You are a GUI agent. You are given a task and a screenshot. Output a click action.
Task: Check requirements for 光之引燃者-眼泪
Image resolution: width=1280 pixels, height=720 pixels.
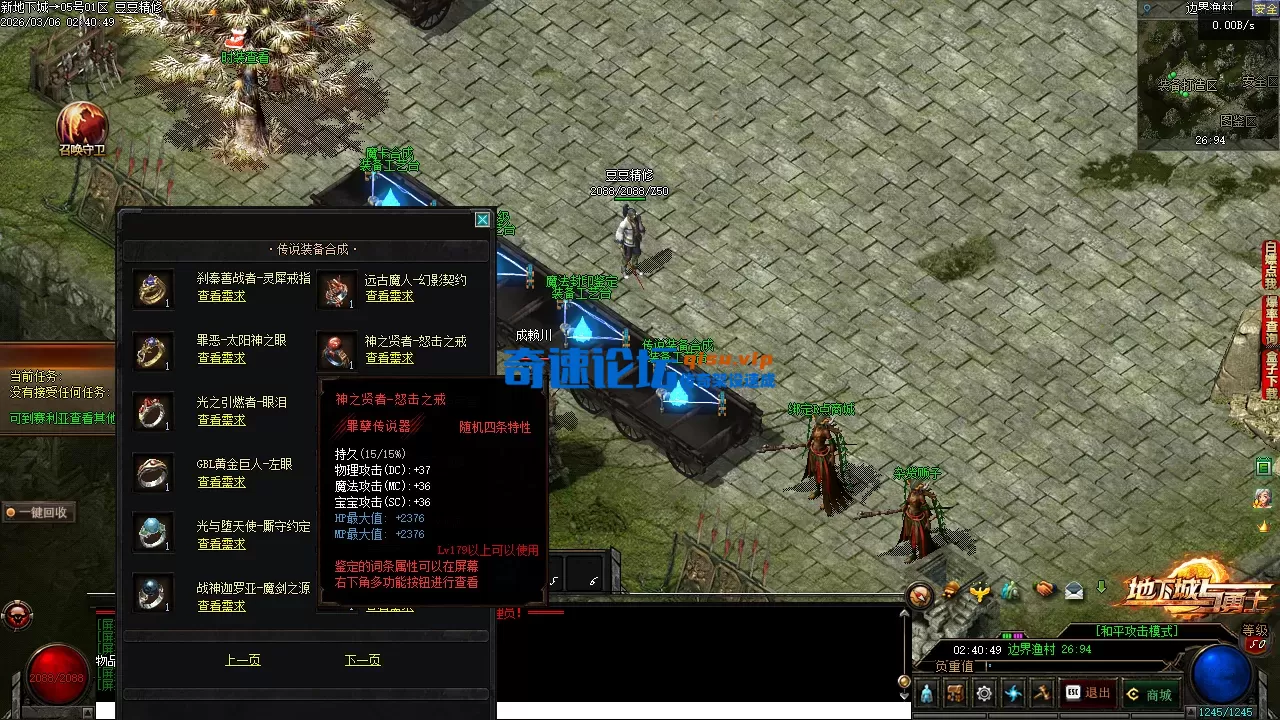pyautogui.click(x=221, y=420)
